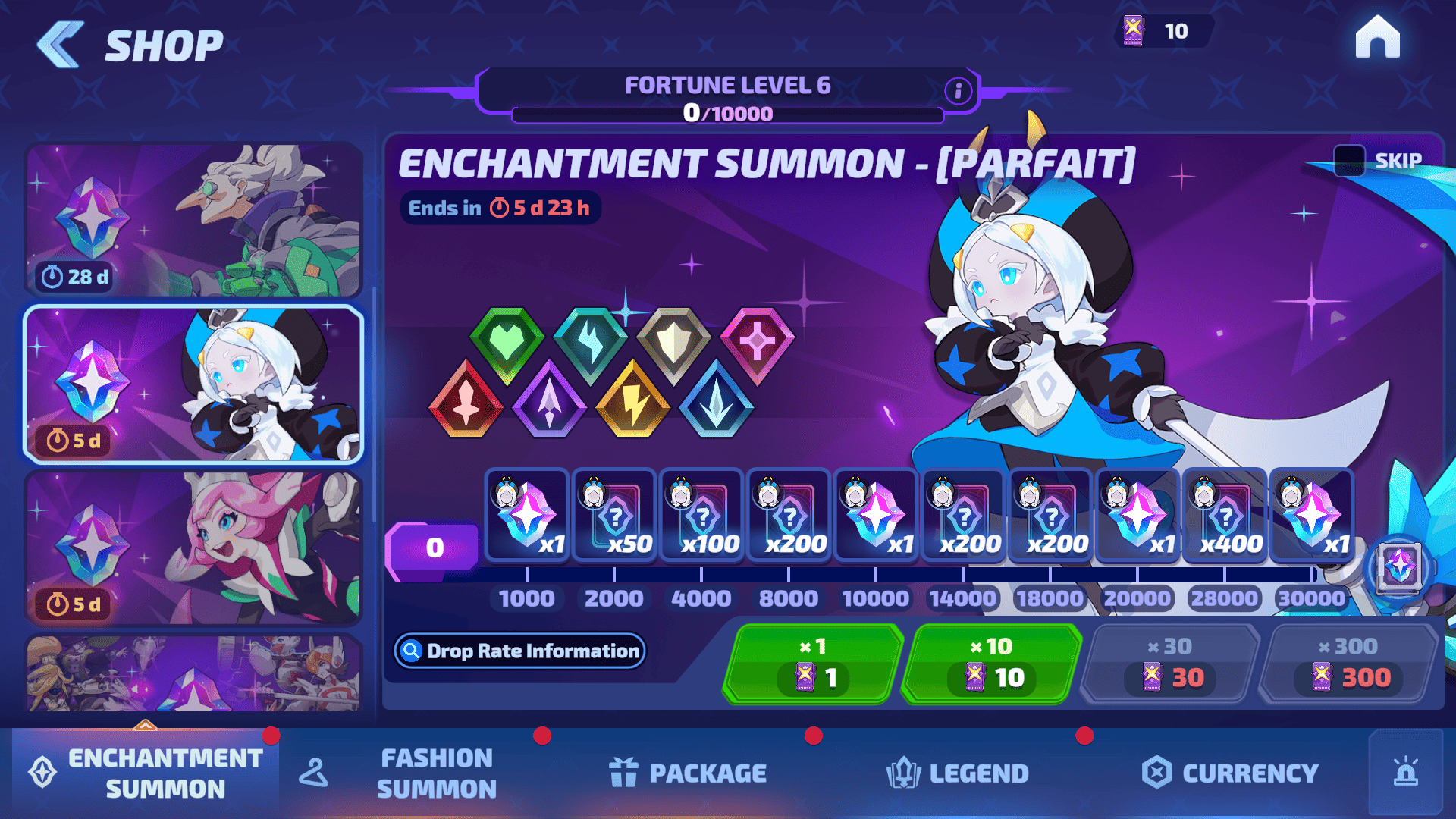Switch to the Fashion Summon tab

(x=436, y=773)
